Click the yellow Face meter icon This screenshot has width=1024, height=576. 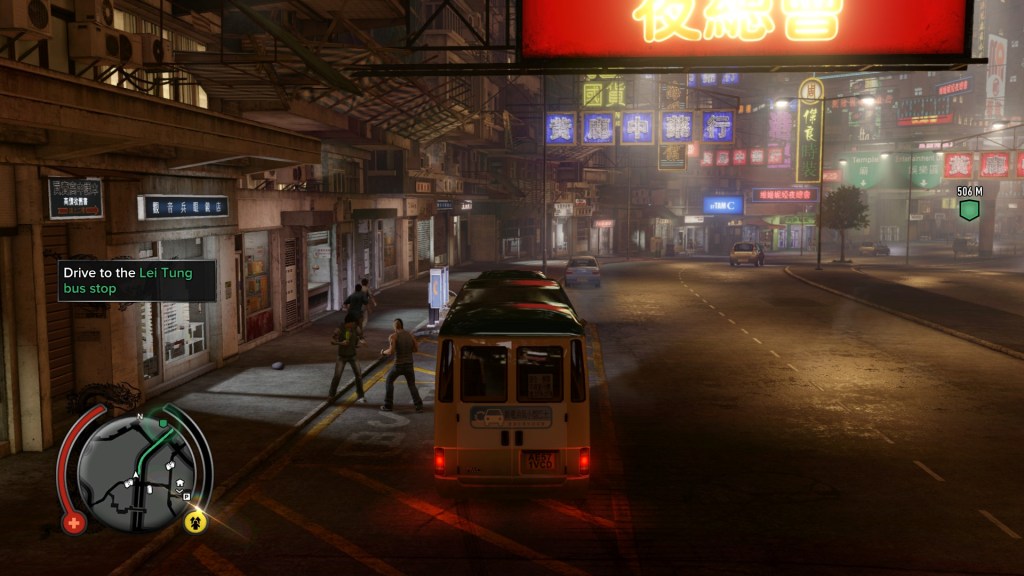(x=195, y=521)
